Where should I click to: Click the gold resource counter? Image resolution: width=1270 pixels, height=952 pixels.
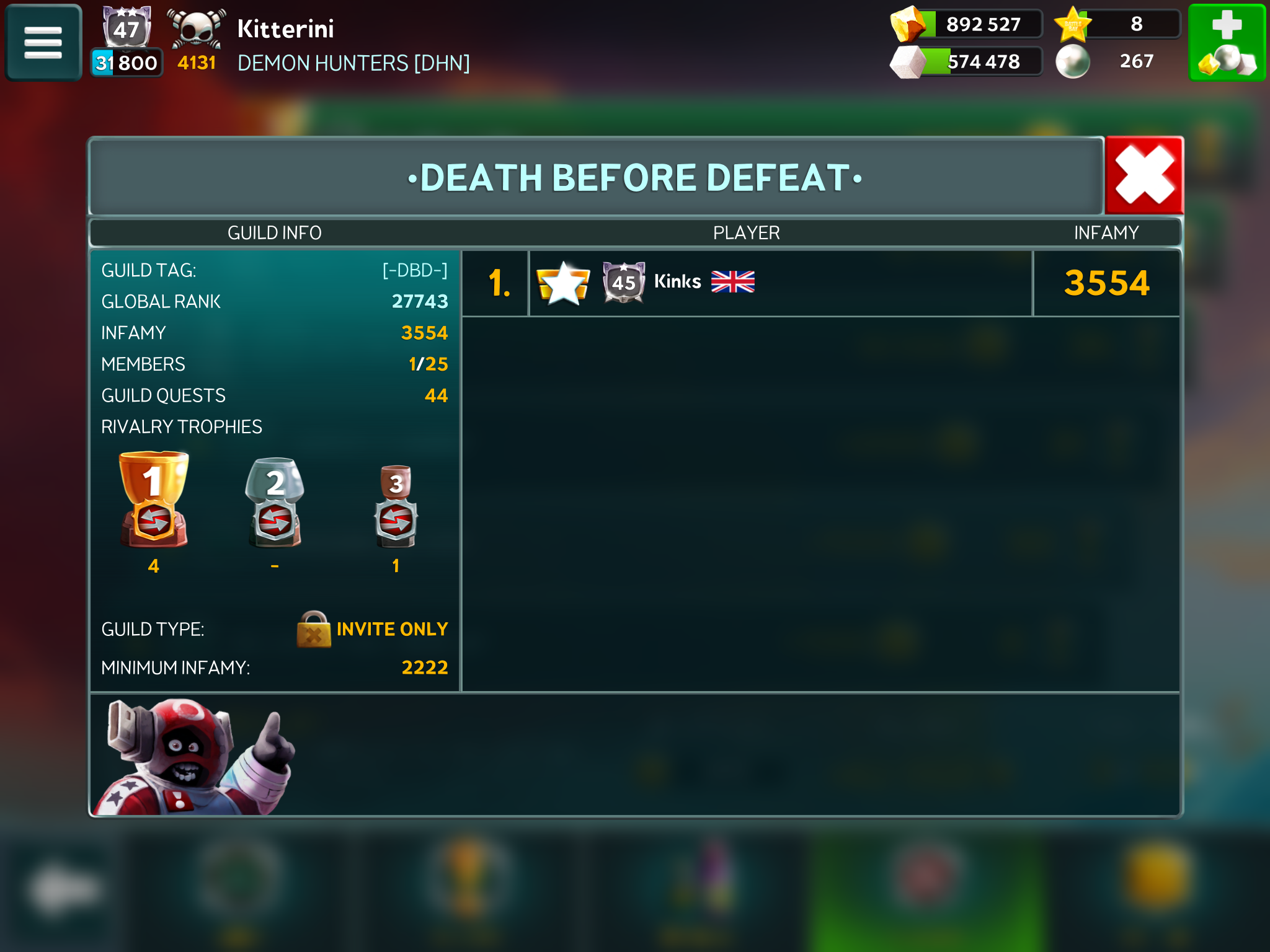[x=967, y=25]
